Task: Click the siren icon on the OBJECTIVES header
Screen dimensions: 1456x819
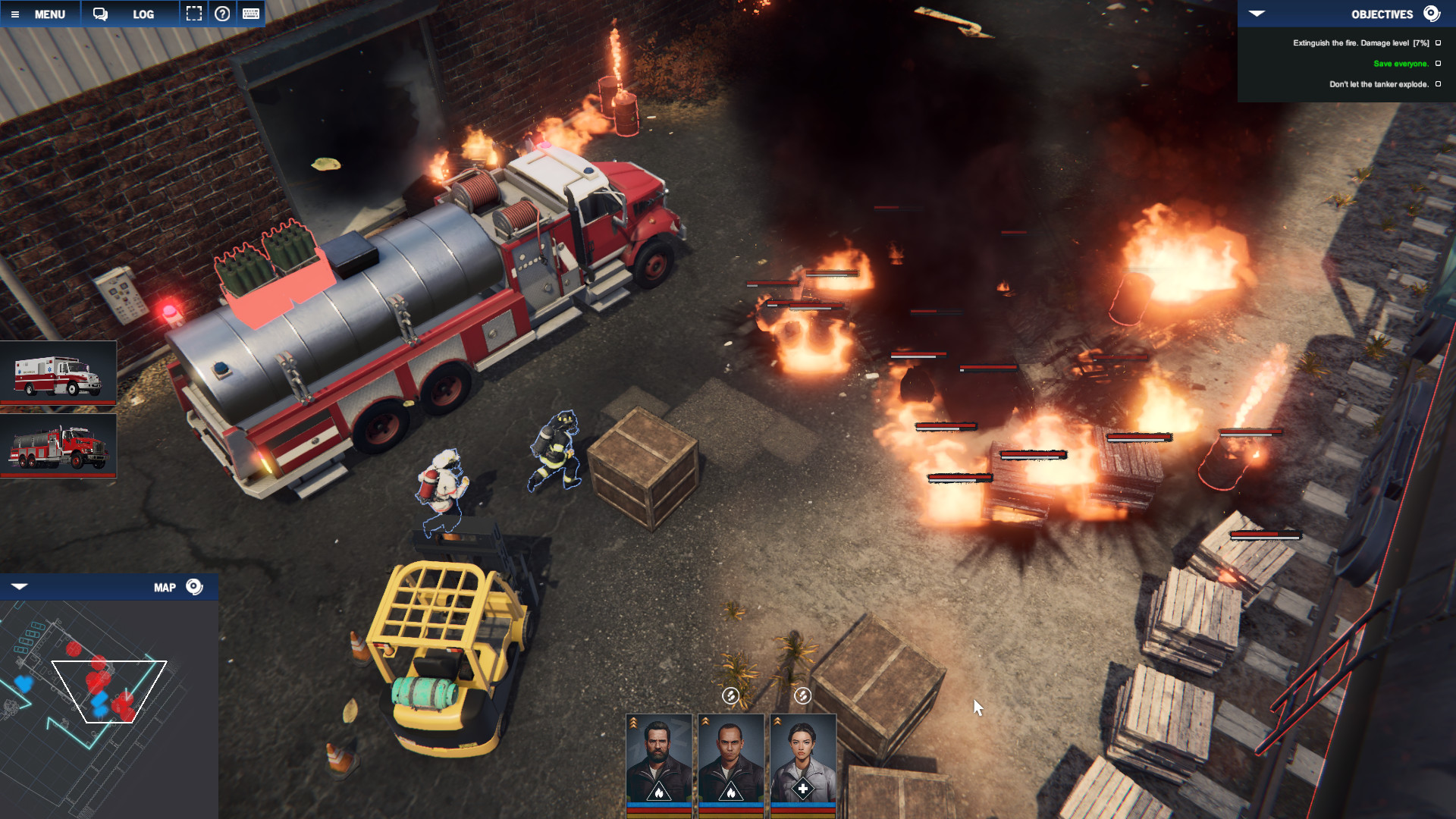Action: (1432, 14)
